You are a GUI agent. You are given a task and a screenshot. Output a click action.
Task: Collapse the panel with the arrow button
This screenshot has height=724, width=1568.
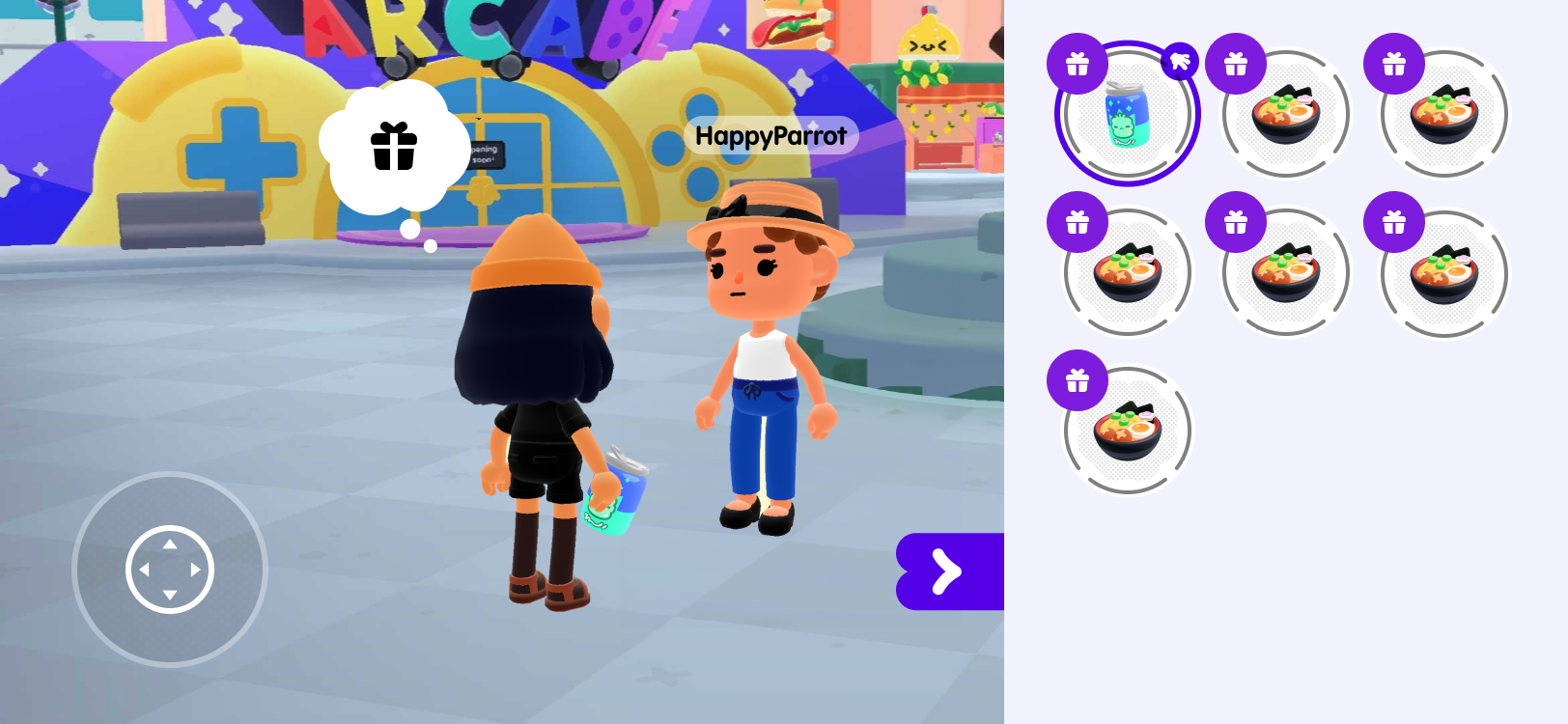point(948,571)
